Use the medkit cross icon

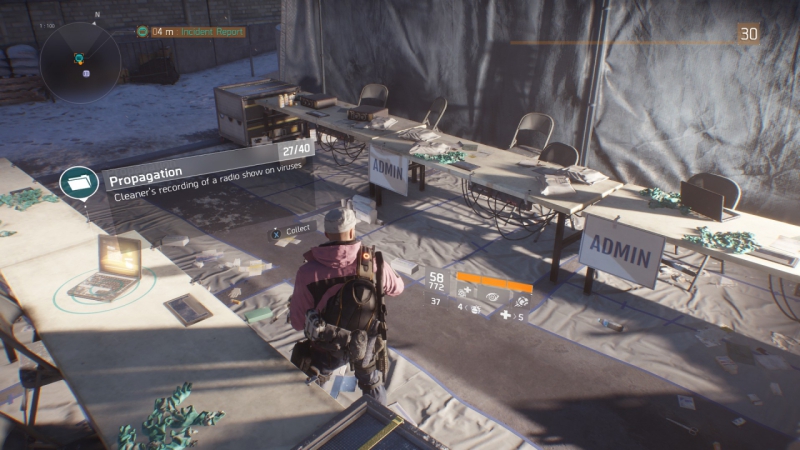coord(505,316)
